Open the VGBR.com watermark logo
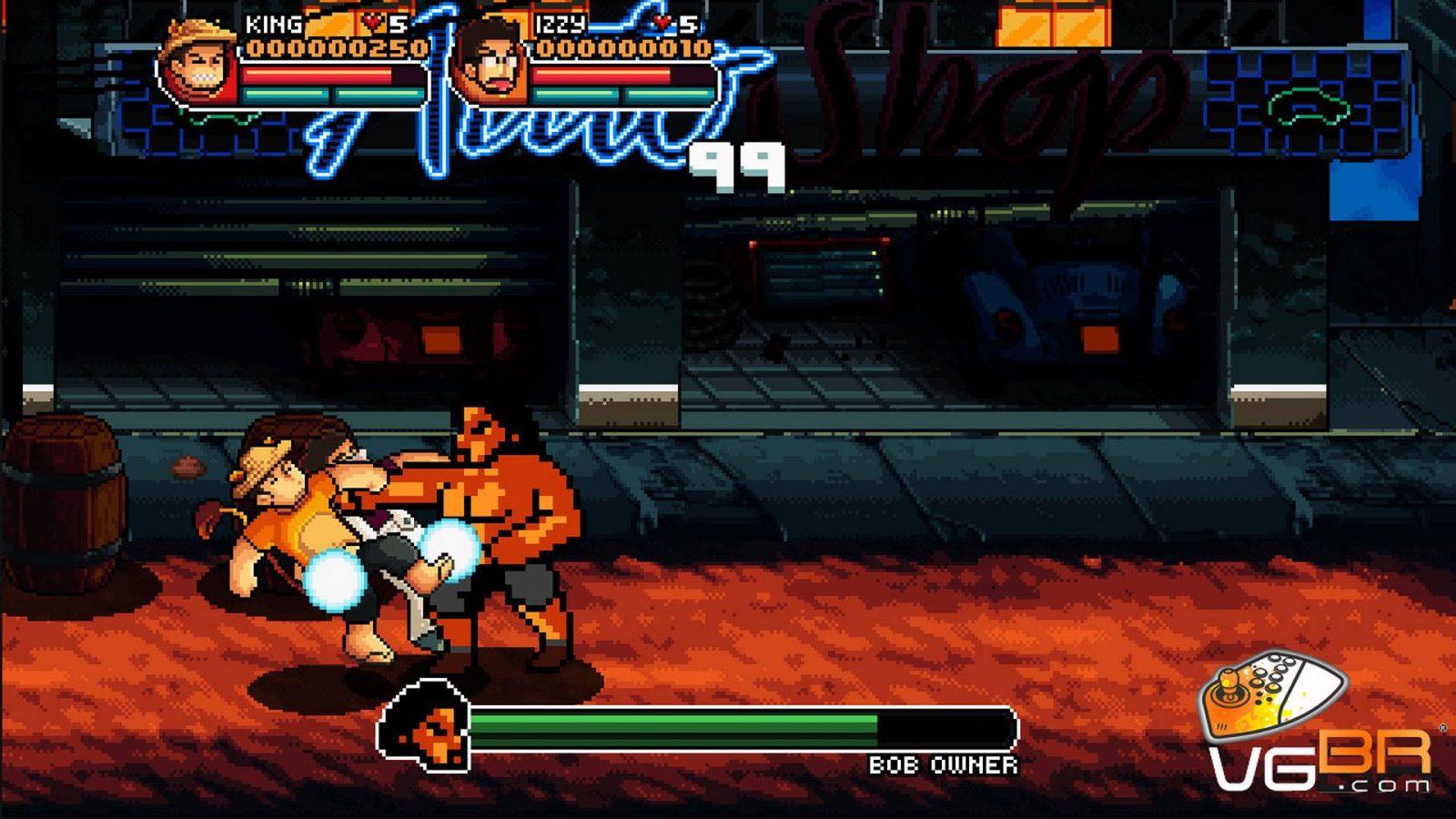 1316,726
